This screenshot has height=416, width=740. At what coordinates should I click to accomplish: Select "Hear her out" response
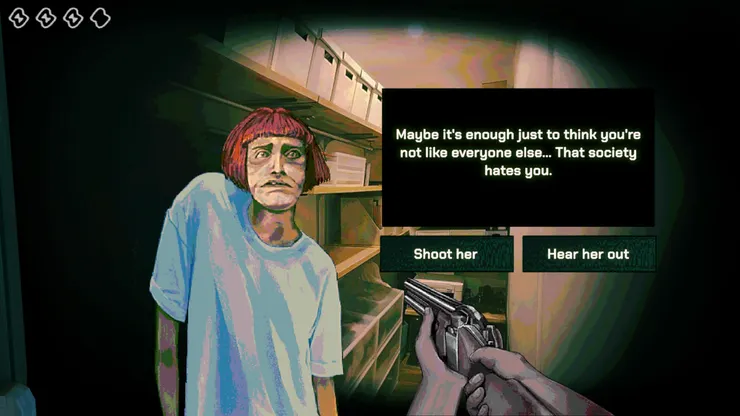click(588, 254)
